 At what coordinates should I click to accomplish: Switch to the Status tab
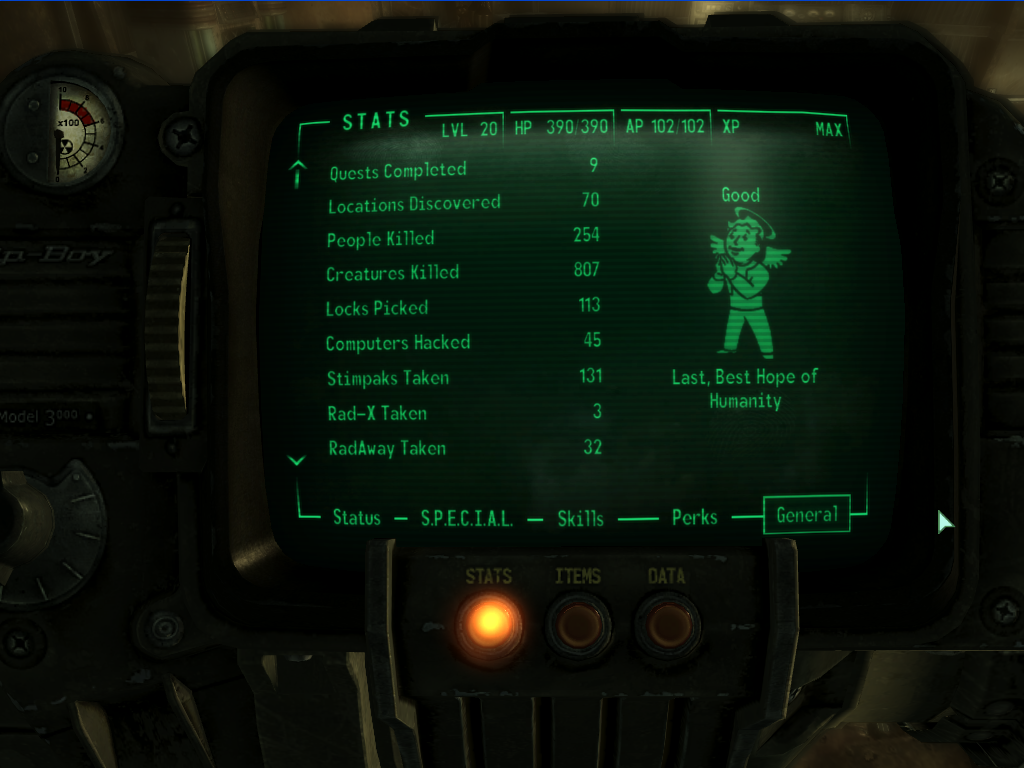(357, 518)
